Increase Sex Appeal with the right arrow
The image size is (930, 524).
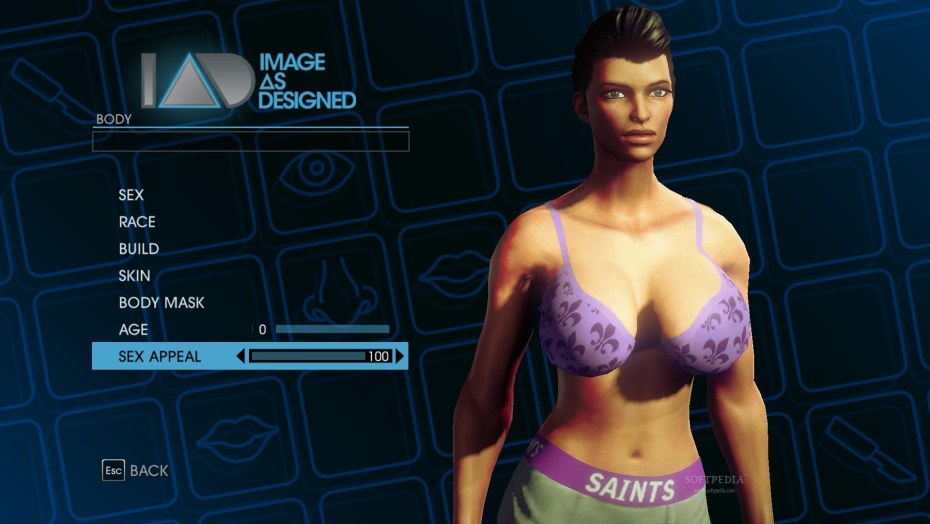(400, 356)
